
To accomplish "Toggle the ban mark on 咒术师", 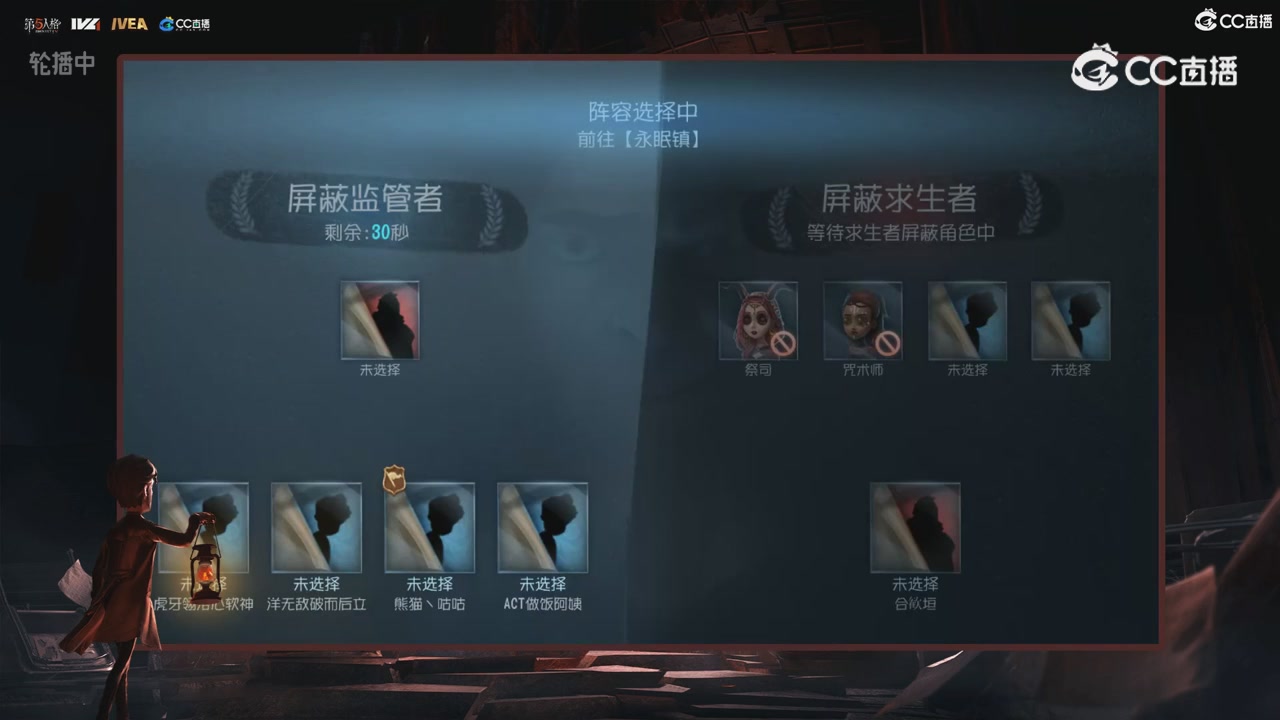I will pos(887,346).
